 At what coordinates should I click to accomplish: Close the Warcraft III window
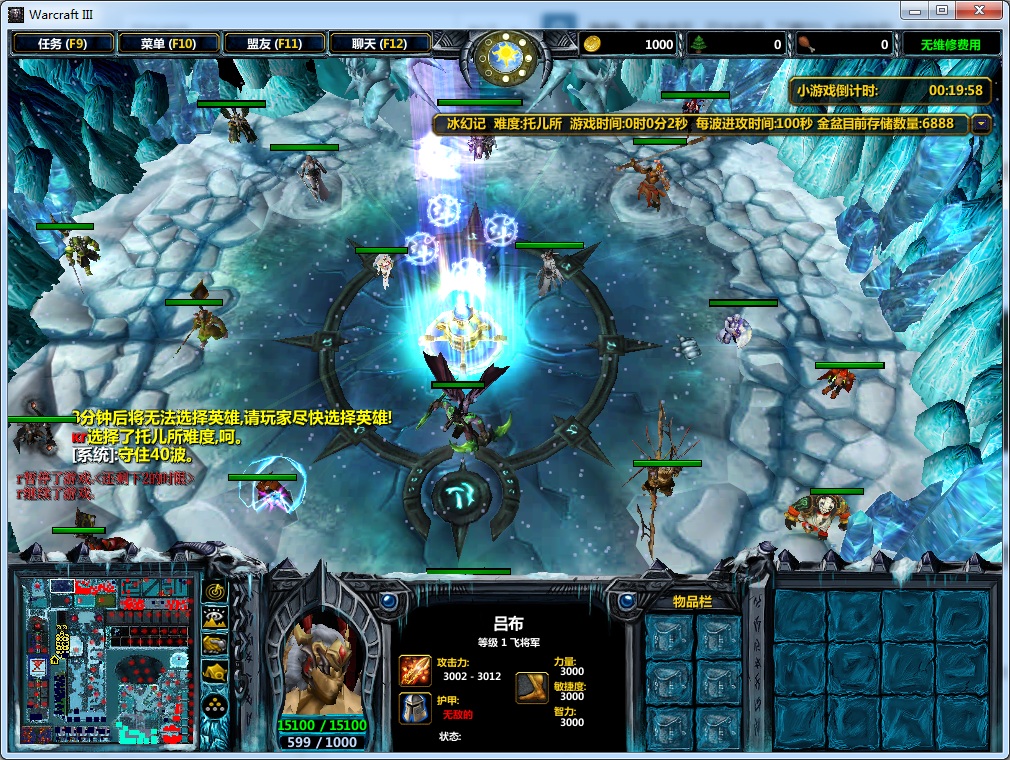[x=977, y=11]
